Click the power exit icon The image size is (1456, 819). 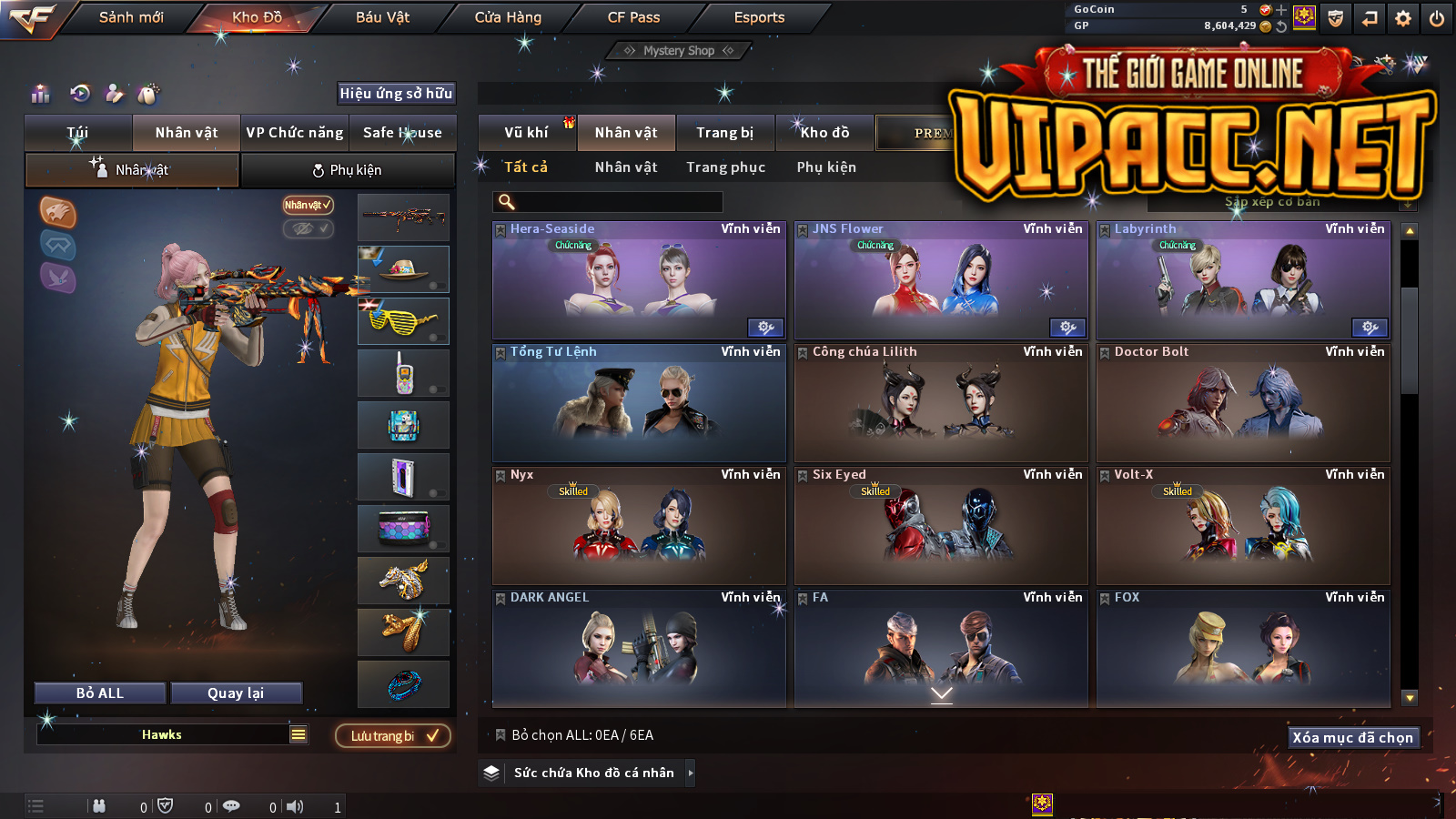(x=1437, y=18)
